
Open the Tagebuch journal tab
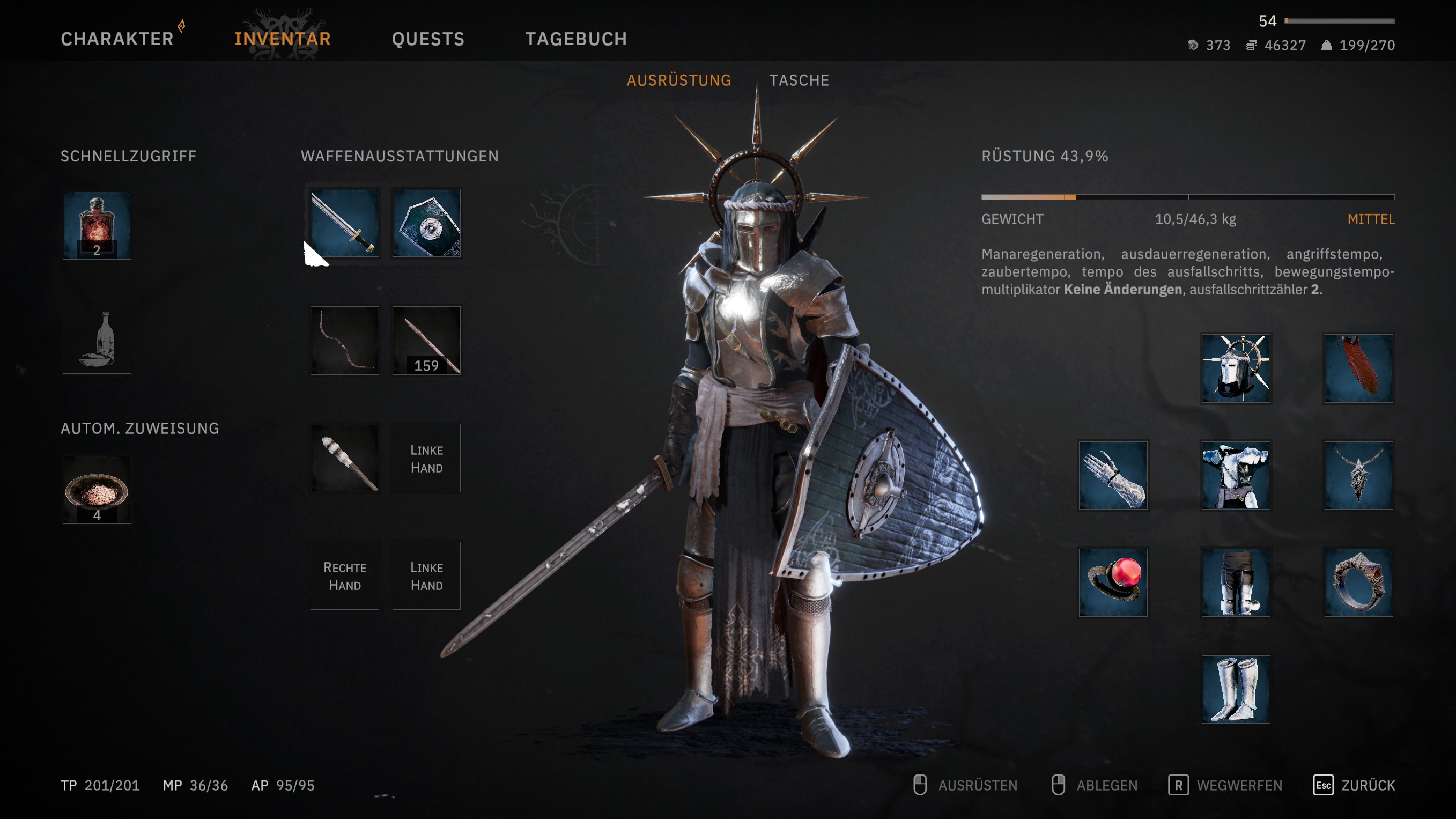point(576,39)
